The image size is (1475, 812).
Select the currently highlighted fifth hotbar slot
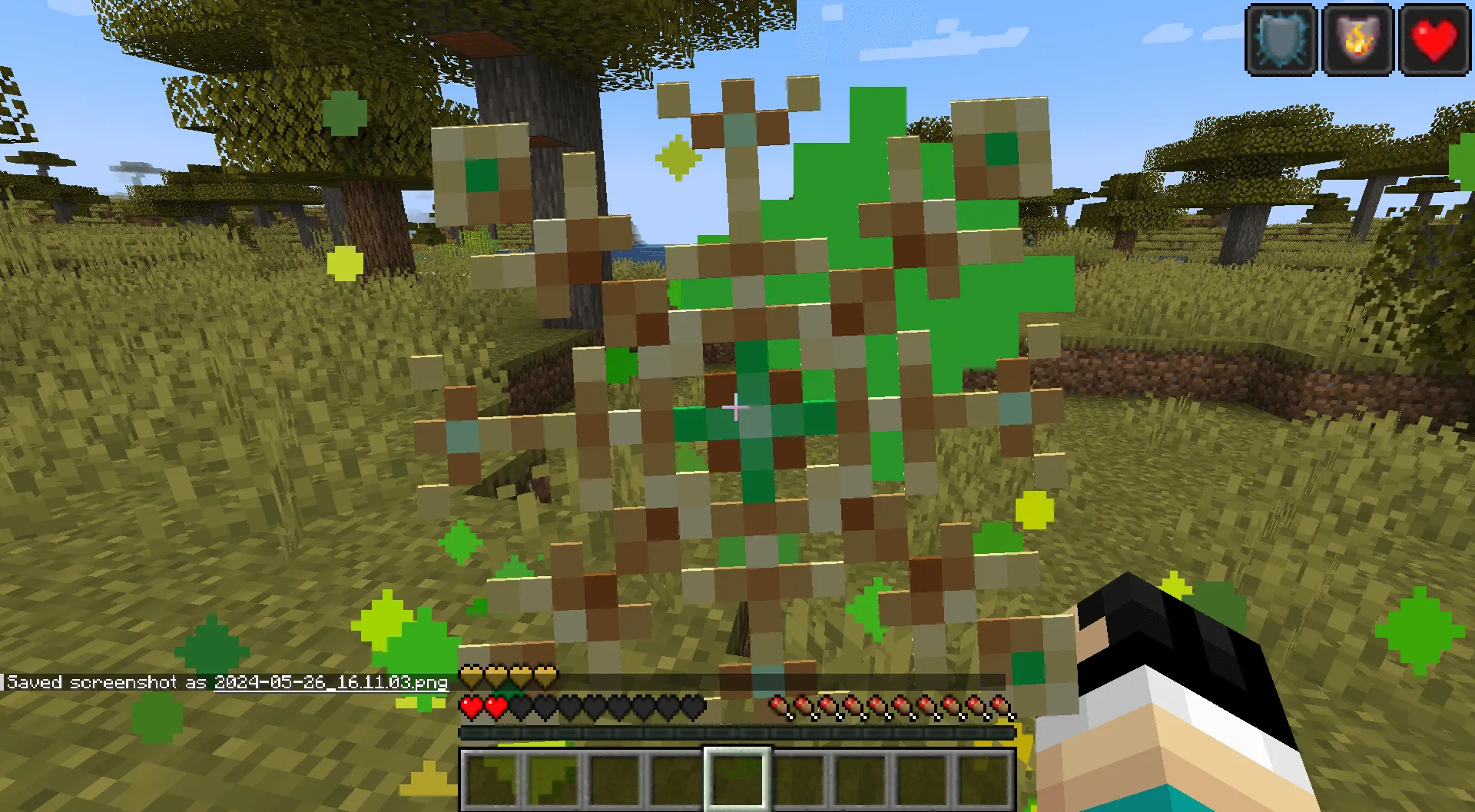(737, 778)
